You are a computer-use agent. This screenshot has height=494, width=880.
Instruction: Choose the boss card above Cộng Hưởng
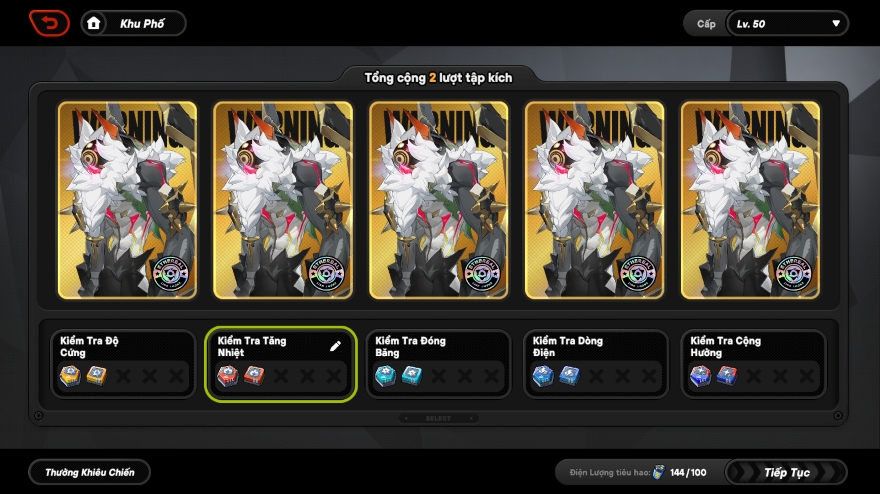[x=751, y=200]
